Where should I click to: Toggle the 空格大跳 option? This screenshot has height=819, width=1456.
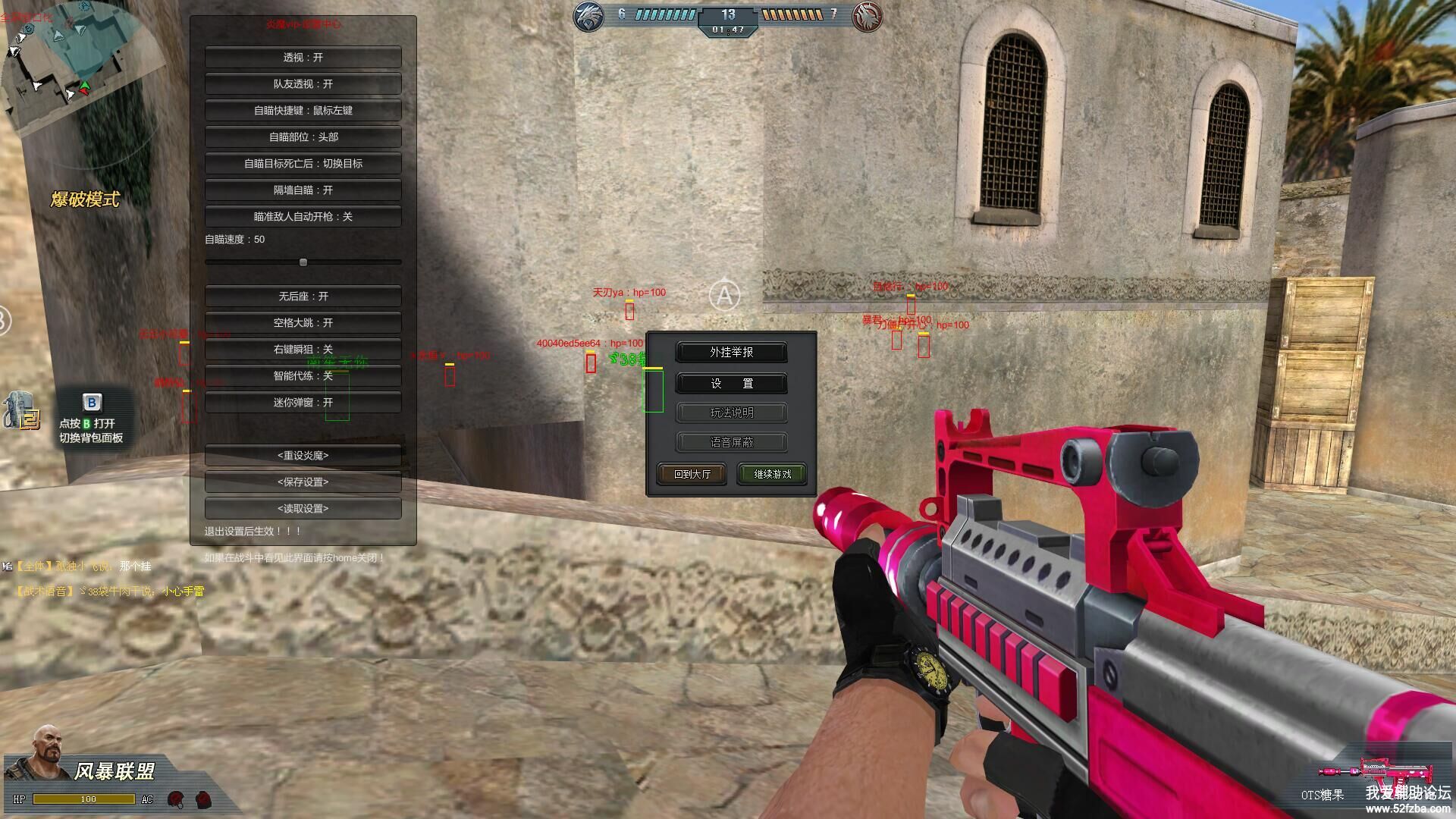303,323
